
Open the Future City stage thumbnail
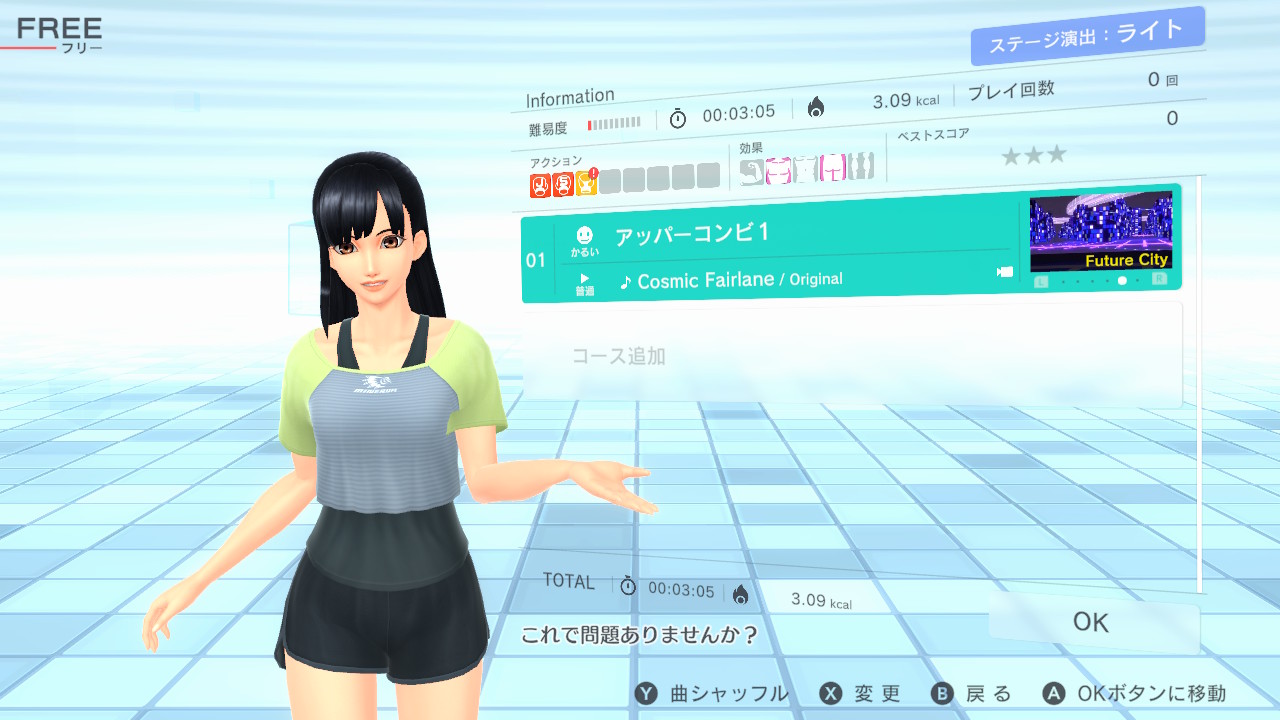(x=1100, y=232)
